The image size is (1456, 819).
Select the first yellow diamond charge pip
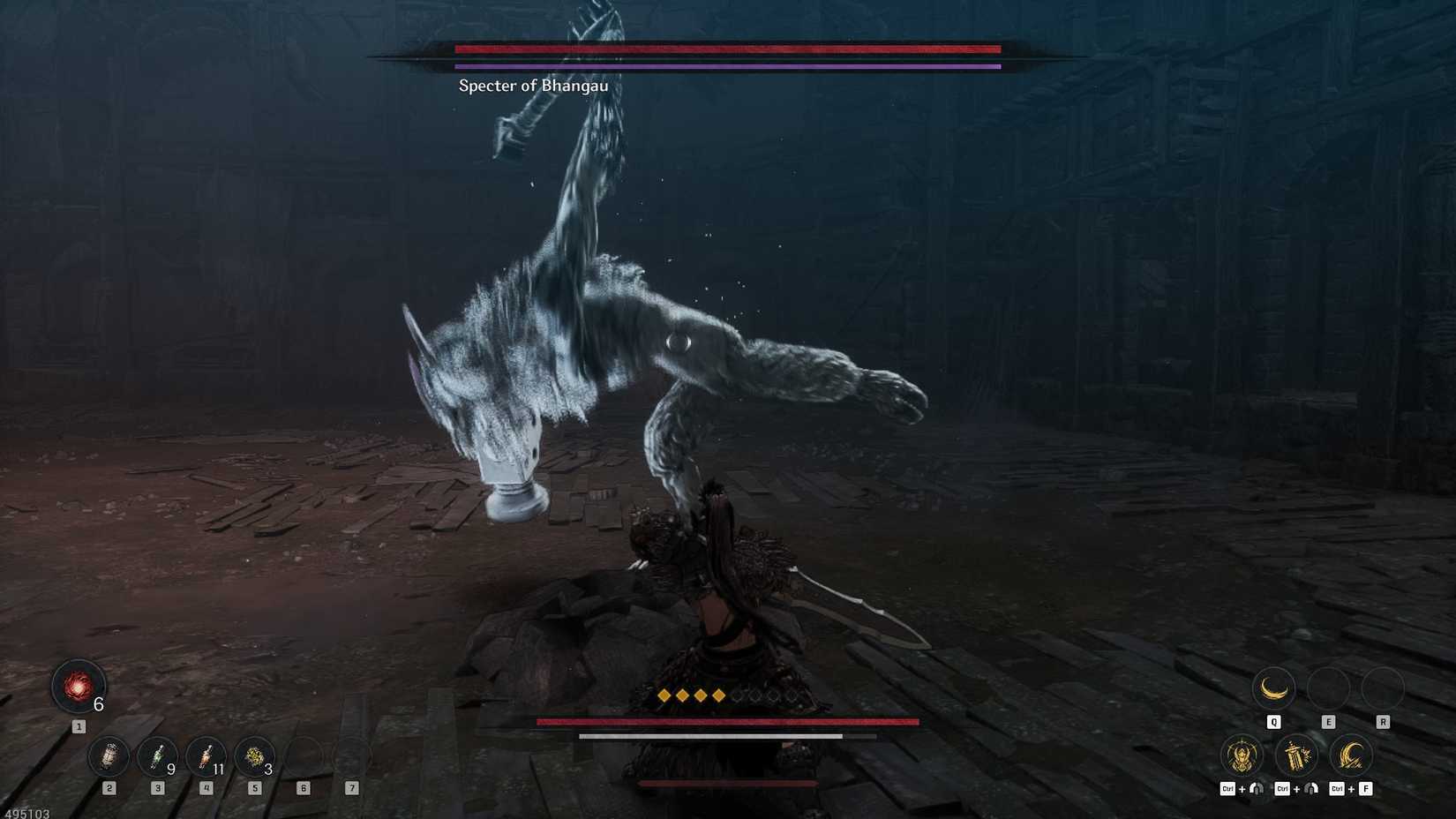tap(662, 695)
